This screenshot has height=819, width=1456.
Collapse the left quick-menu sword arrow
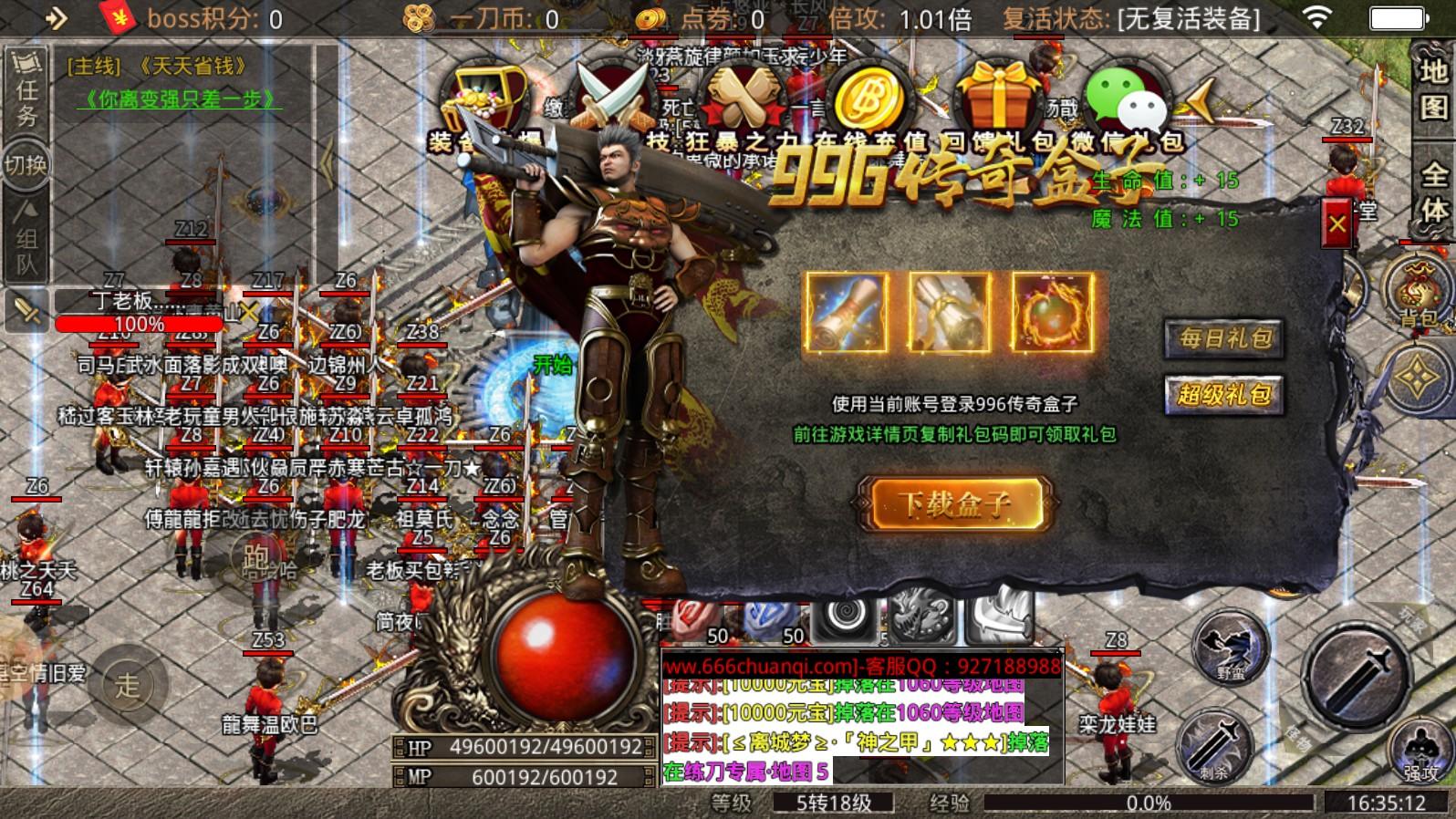(x=27, y=310)
